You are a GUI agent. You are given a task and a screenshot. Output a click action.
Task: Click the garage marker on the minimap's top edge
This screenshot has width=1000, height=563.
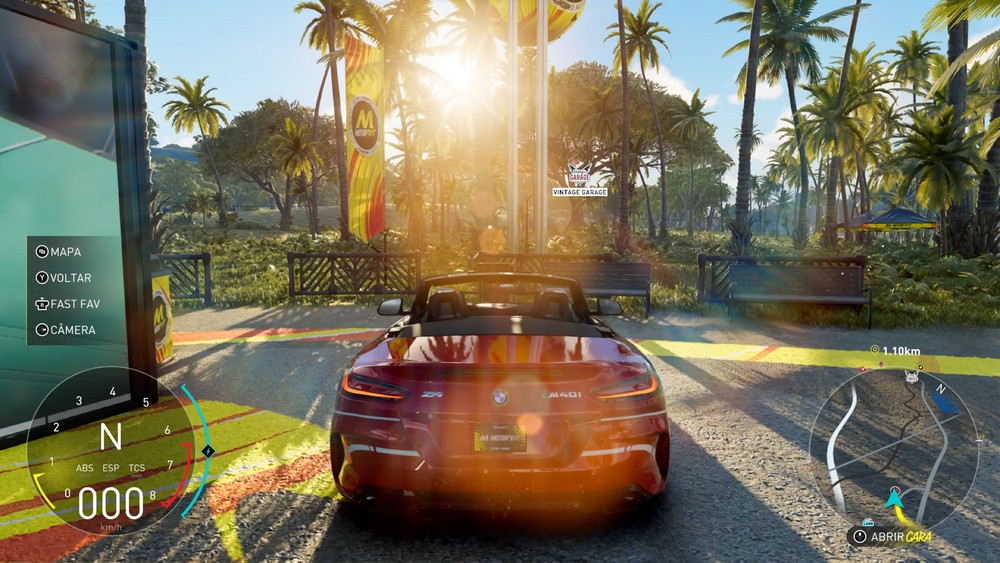tap(910, 377)
